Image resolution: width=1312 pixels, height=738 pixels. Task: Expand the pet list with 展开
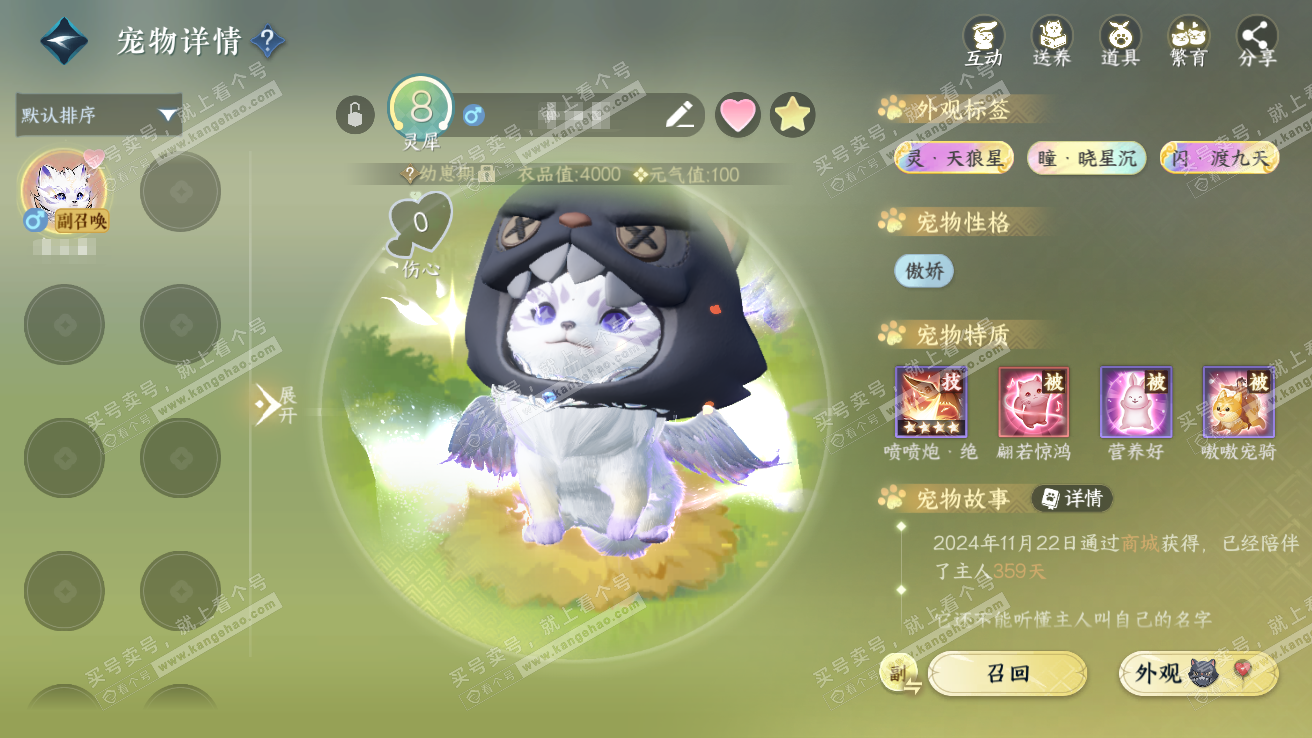[x=274, y=404]
